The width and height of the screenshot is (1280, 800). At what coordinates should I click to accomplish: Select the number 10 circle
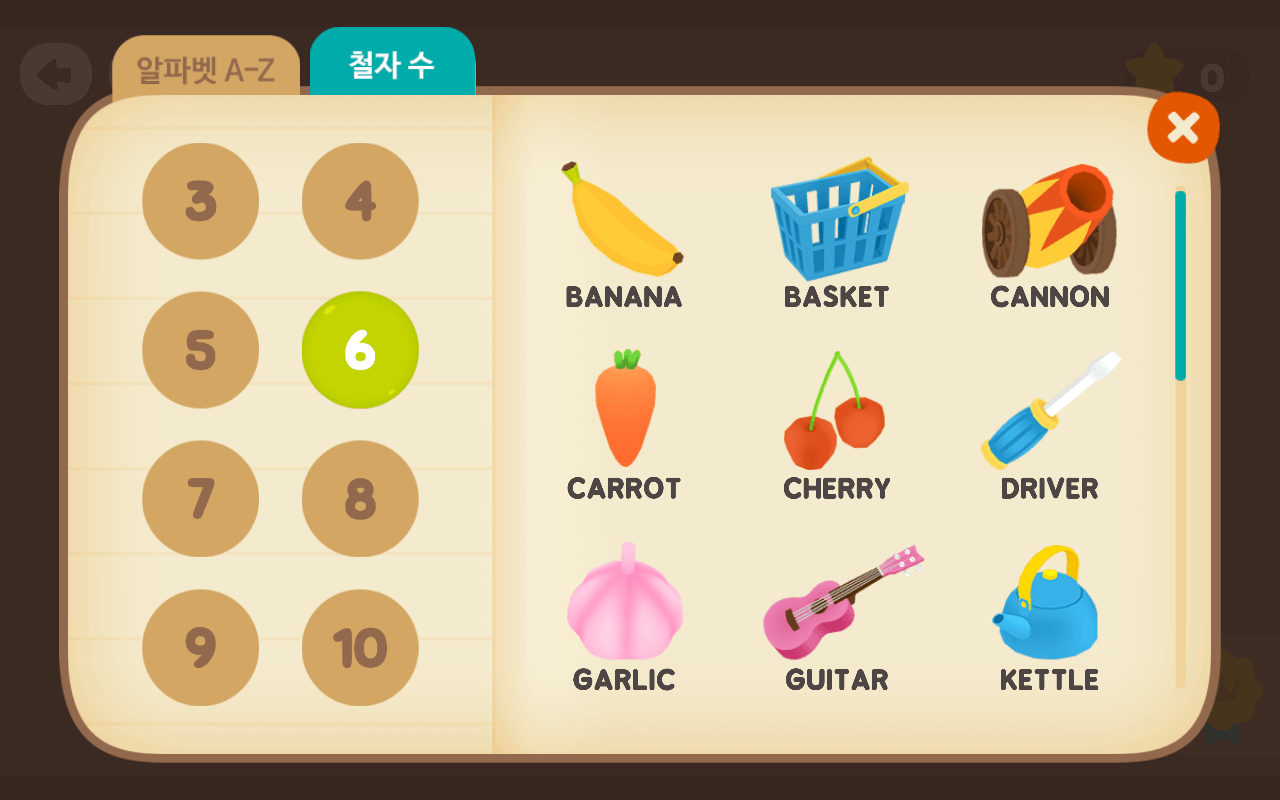[360, 647]
